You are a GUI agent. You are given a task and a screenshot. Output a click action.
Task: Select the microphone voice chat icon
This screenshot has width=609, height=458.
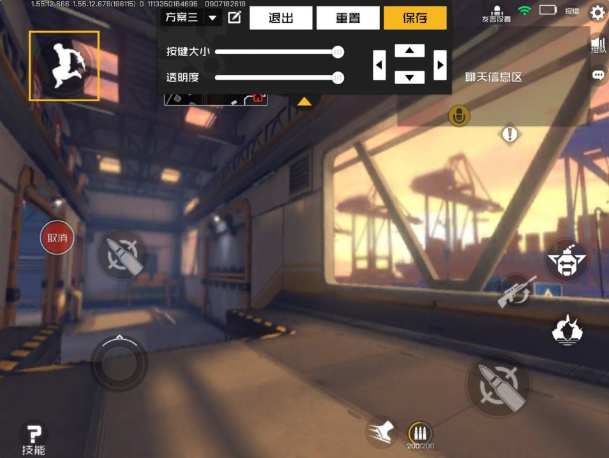(459, 116)
